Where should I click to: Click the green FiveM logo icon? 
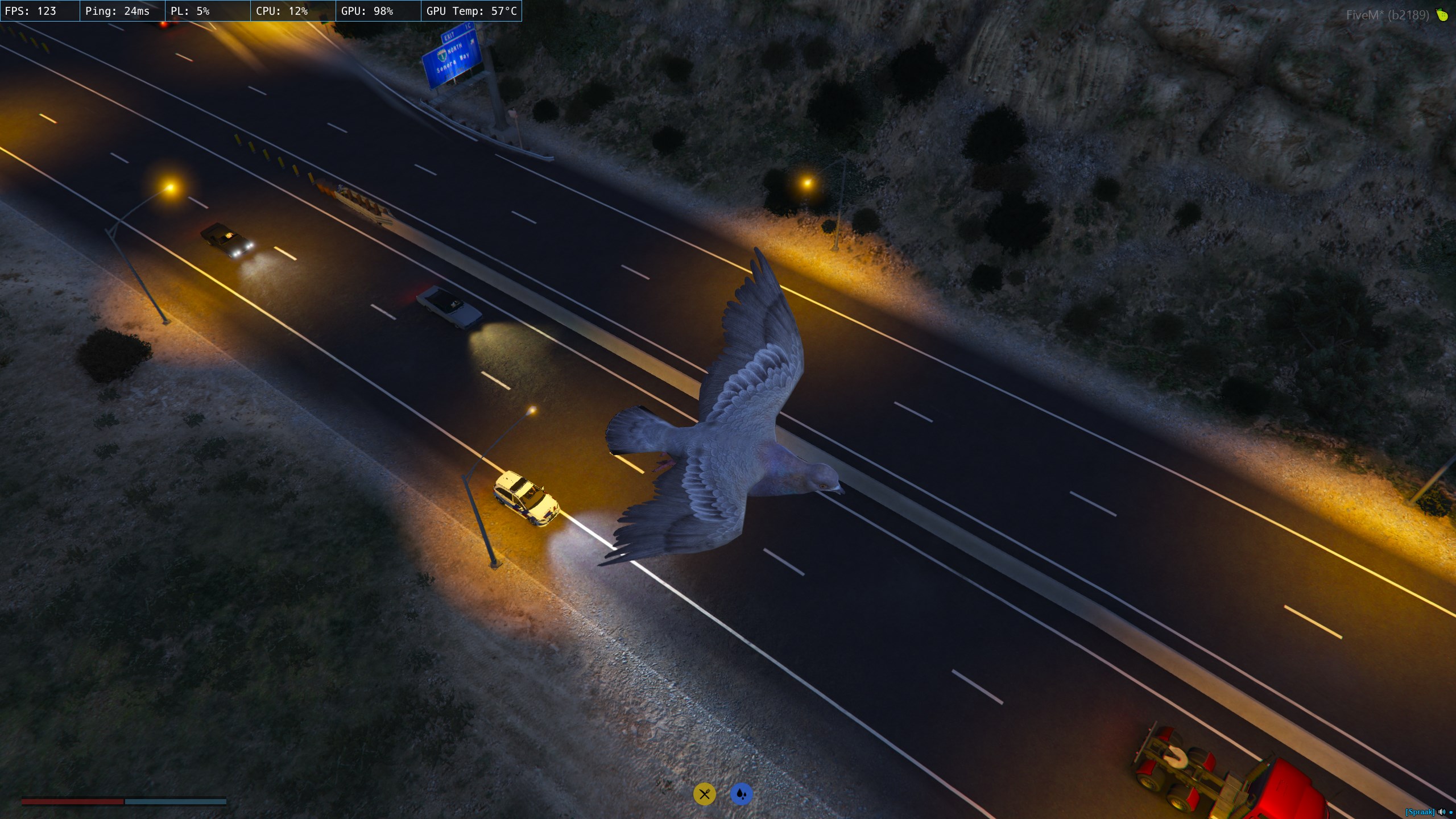tap(1442, 15)
